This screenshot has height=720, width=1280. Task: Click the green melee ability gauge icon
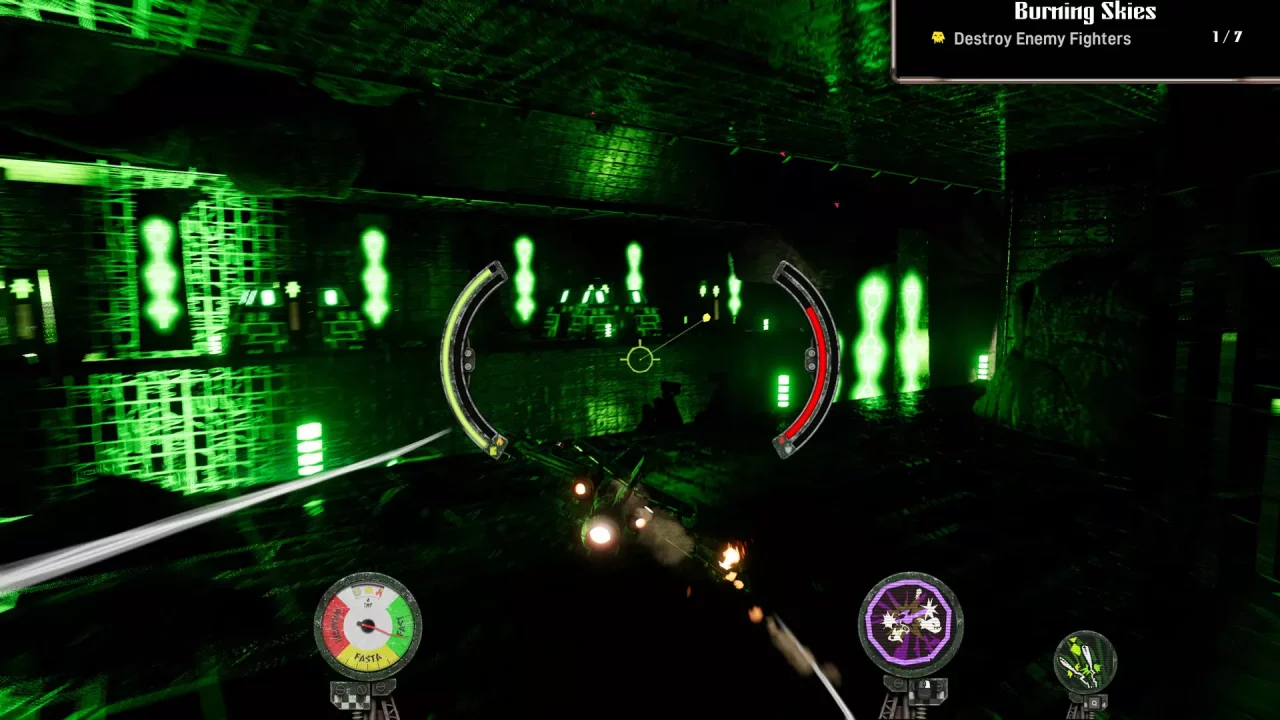pos(1085,658)
